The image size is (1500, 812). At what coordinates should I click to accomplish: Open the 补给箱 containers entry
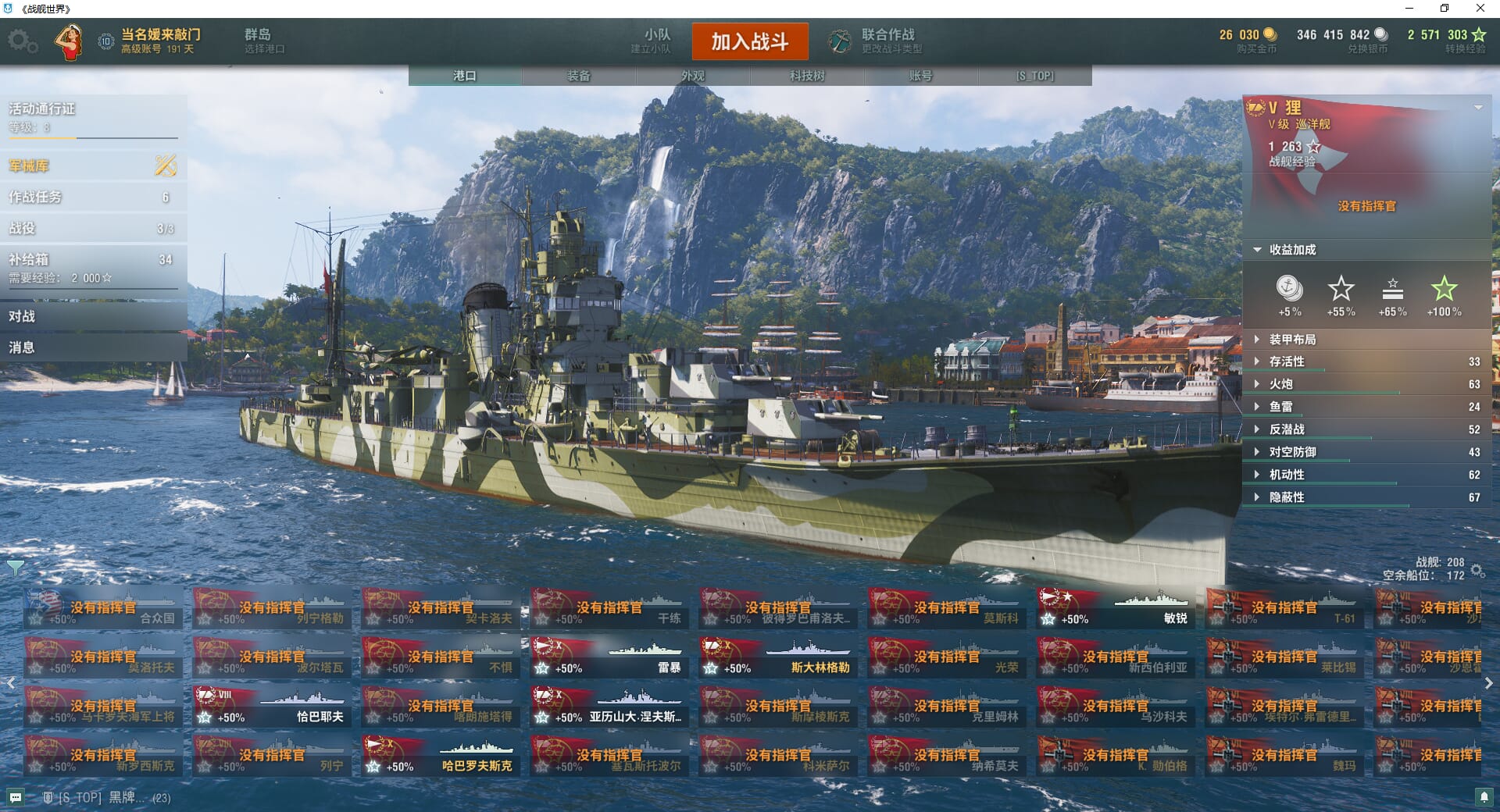pos(92,266)
